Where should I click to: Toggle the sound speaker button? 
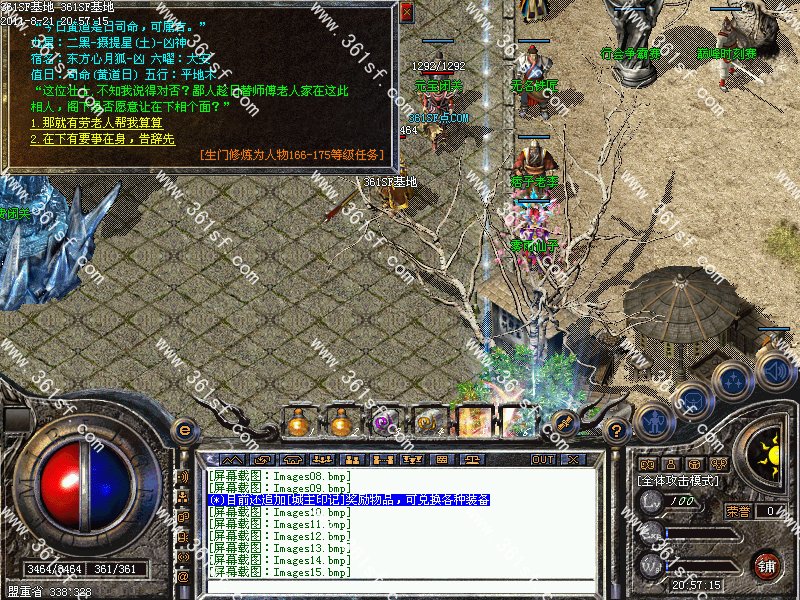[774, 373]
